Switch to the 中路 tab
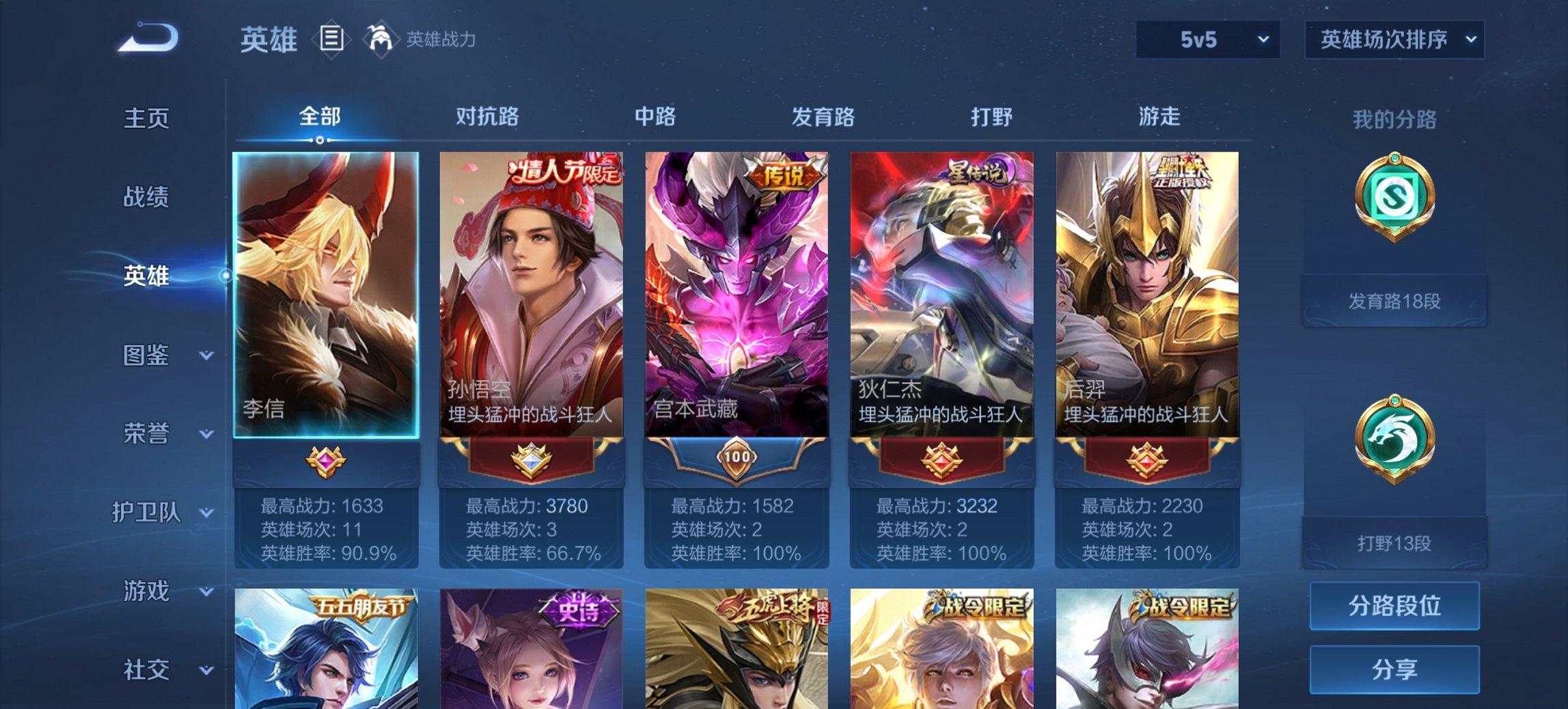Image resolution: width=1568 pixels, height=709 pixels. click(655, 117)
